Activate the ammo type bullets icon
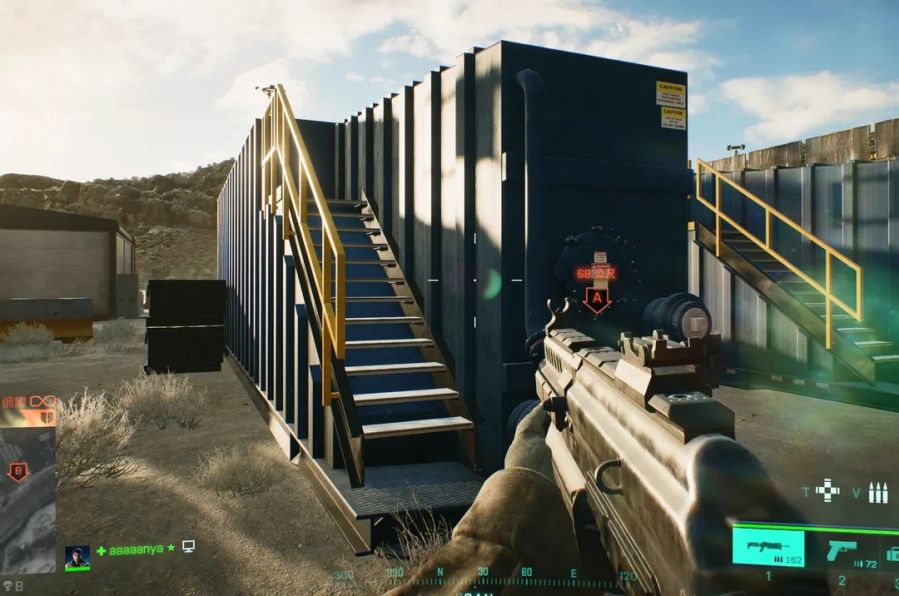Screen dimensions: 899x596 point(878,492)
